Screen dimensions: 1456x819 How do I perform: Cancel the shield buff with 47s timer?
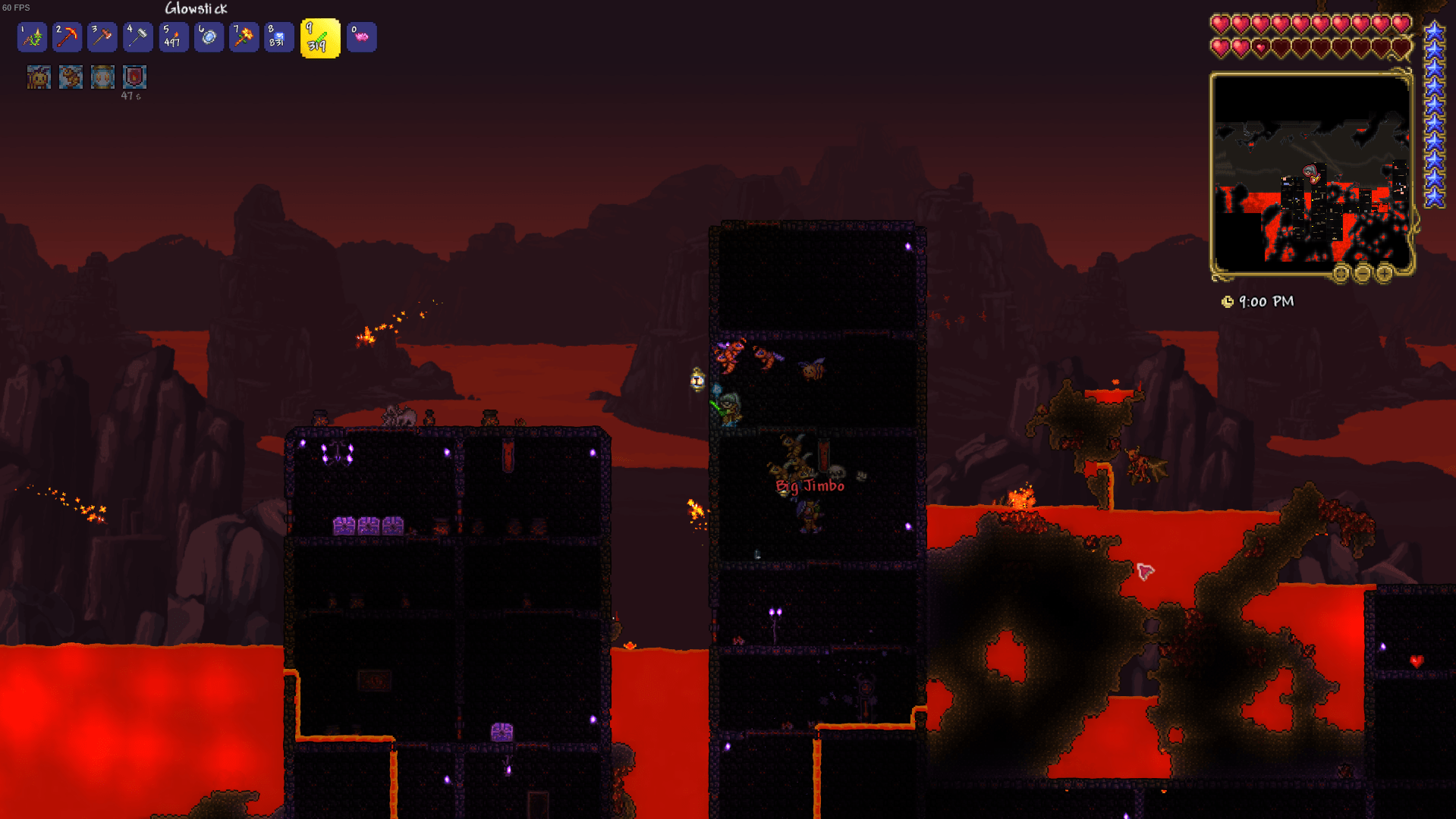pyautogui.click(x=134, y=77)
